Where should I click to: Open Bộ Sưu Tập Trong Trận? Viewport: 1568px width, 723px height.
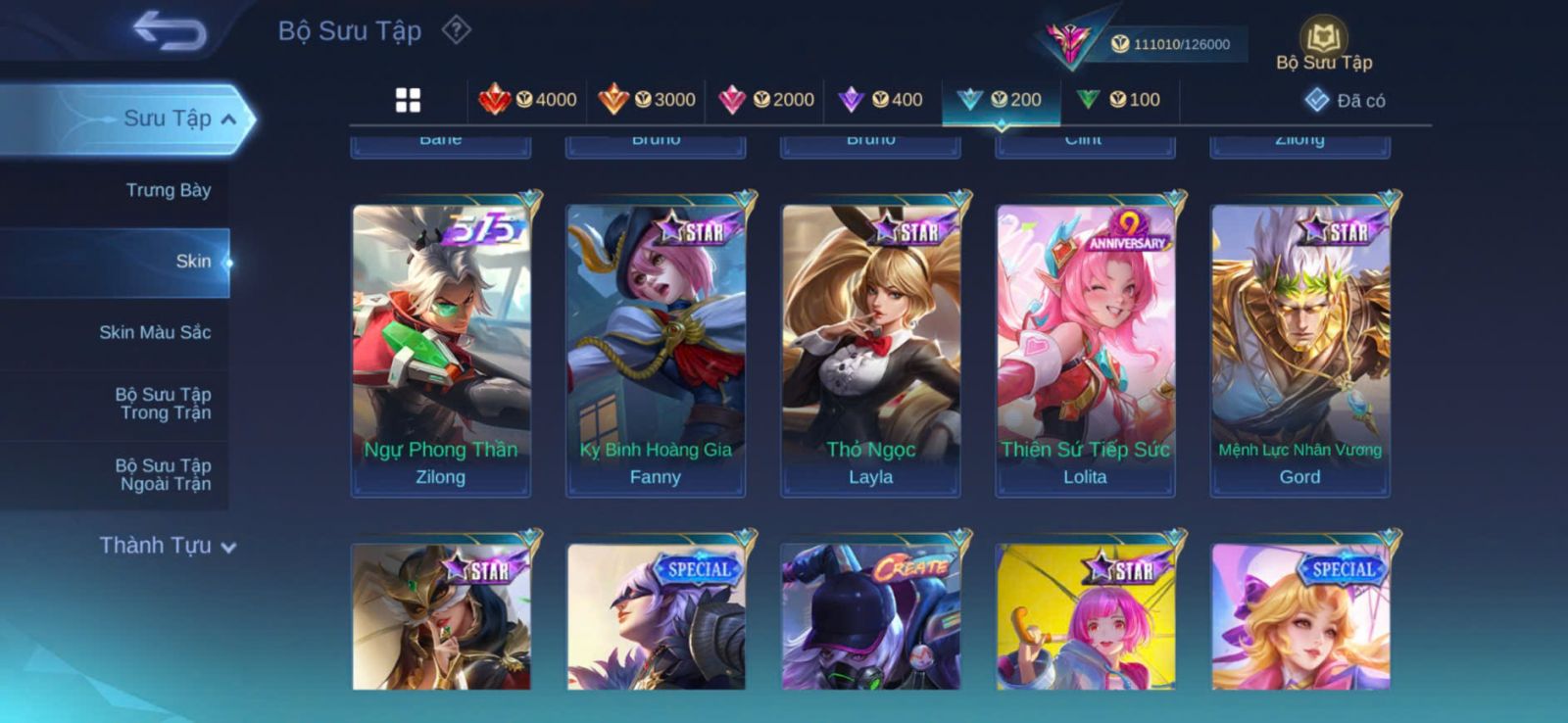164,404
